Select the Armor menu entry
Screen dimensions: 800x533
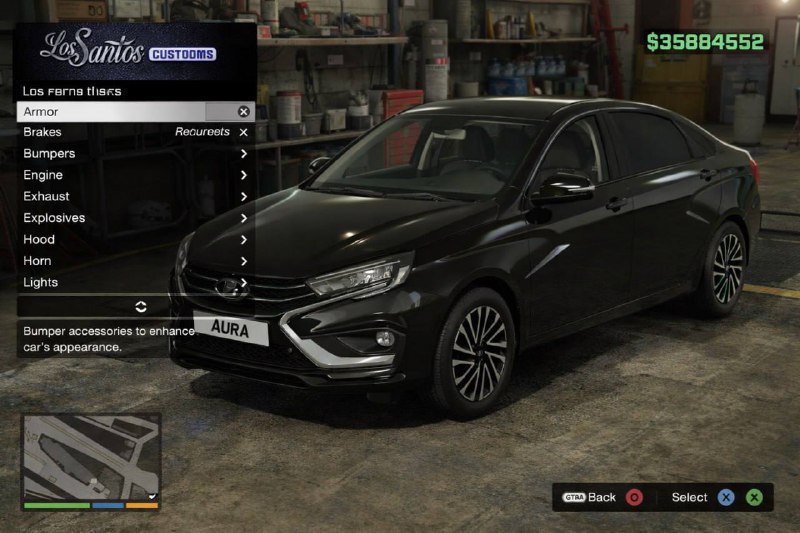tap(135, 111)
